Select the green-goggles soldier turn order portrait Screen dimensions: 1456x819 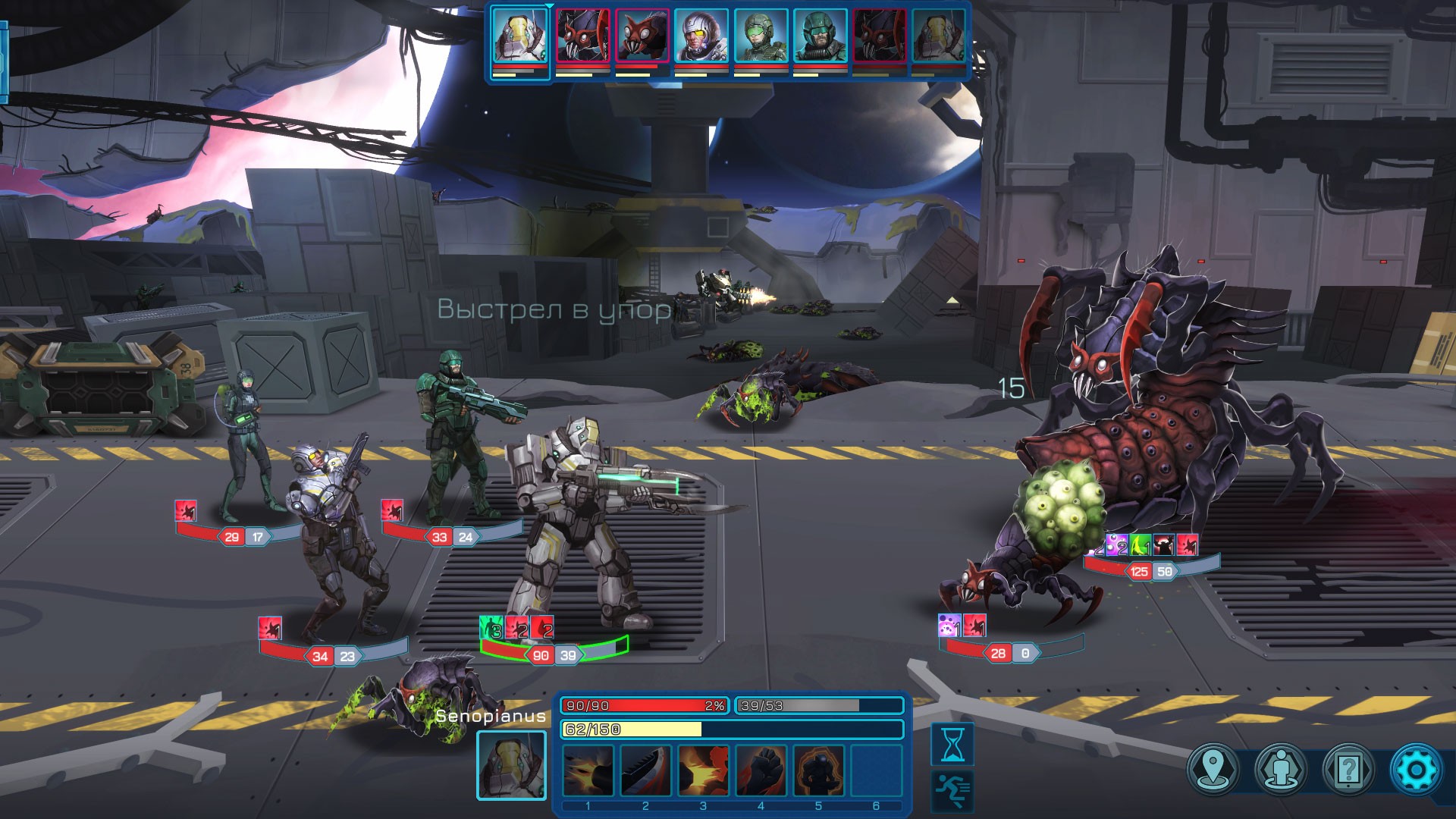pos(761,36)
